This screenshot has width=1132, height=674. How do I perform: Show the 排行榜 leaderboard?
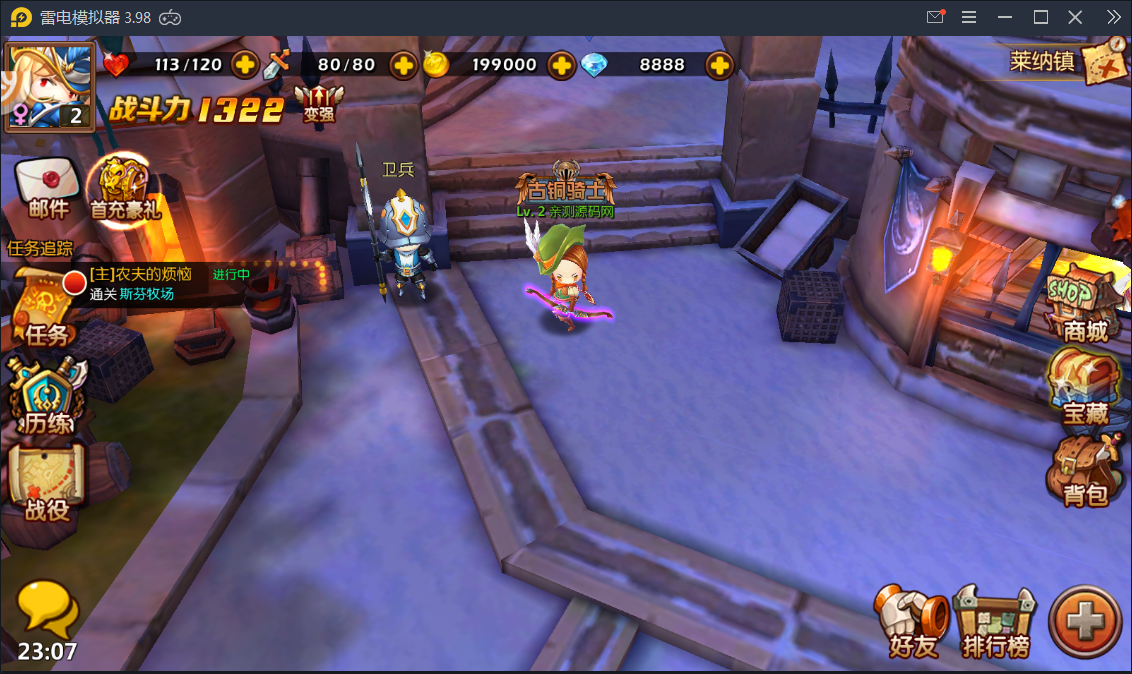point(994,622)
